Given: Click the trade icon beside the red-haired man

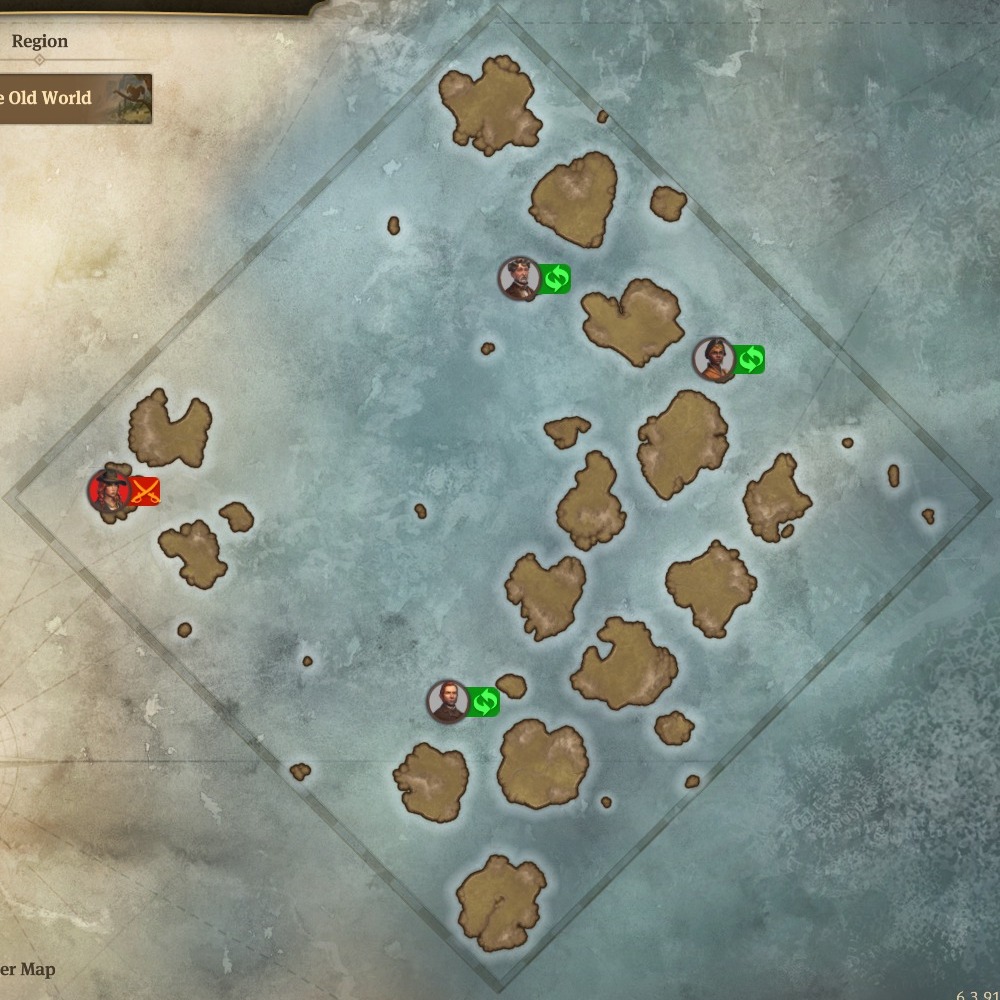Looking at the screenshot, I should [484, 702].
